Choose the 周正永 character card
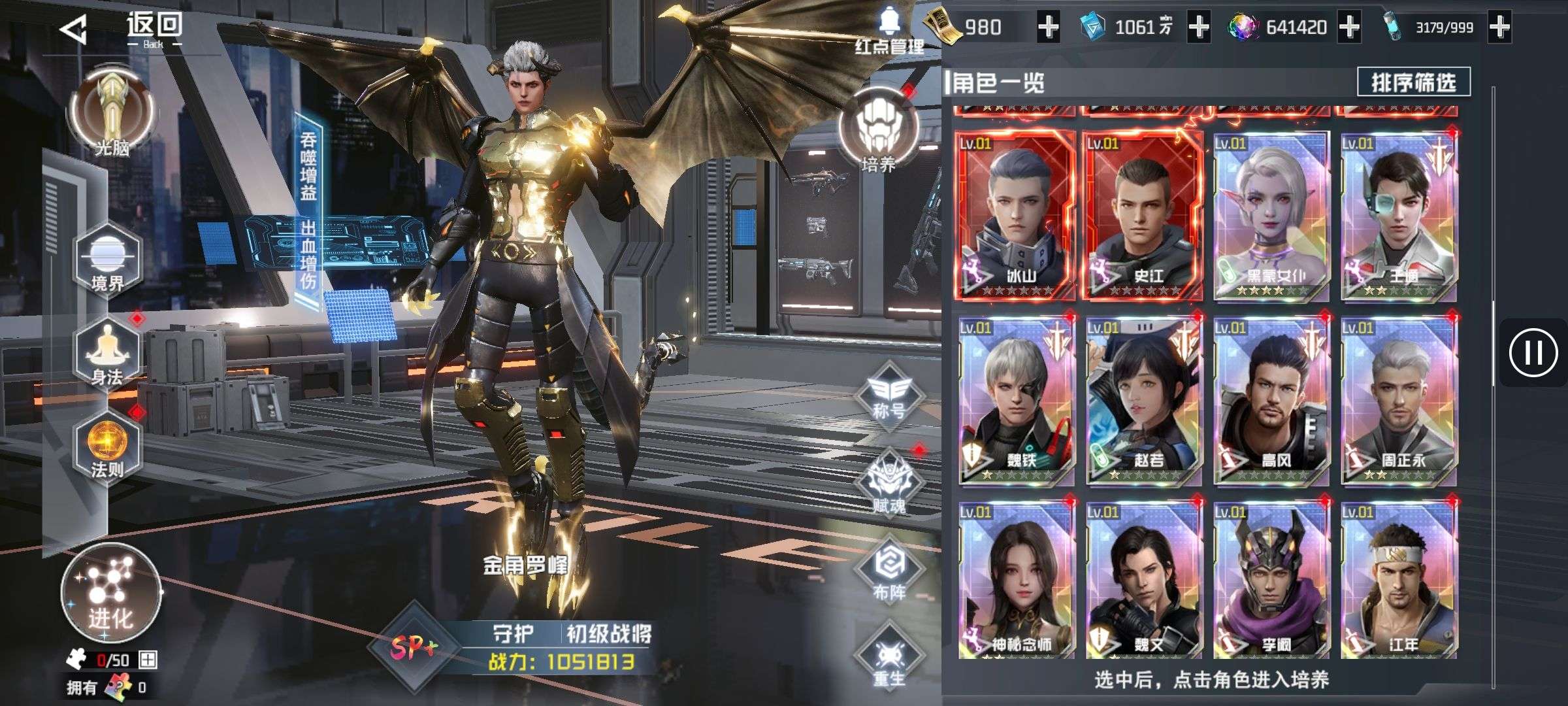 point(1399,401)
